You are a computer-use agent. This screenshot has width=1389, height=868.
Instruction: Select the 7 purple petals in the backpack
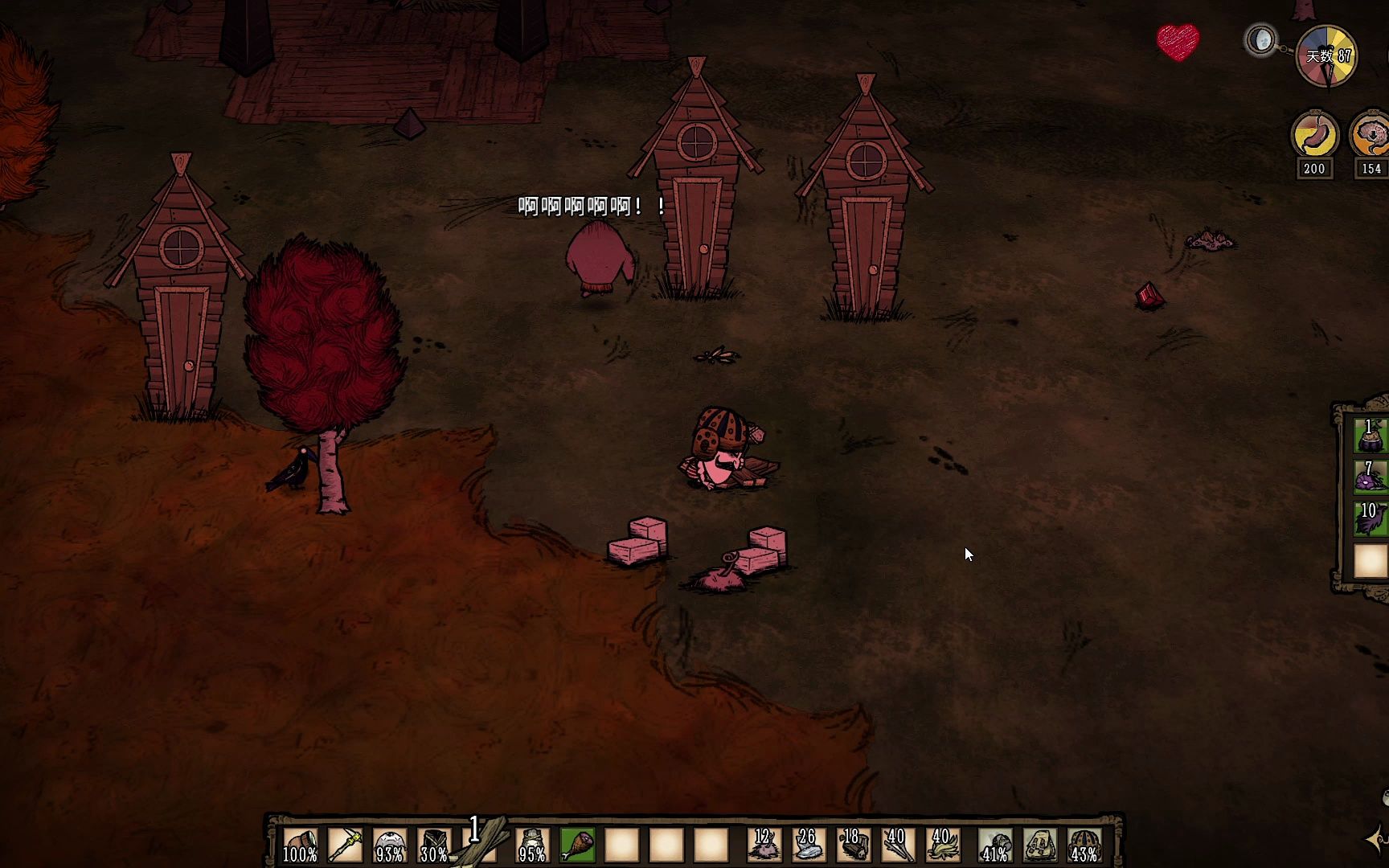pos(1370,477)
